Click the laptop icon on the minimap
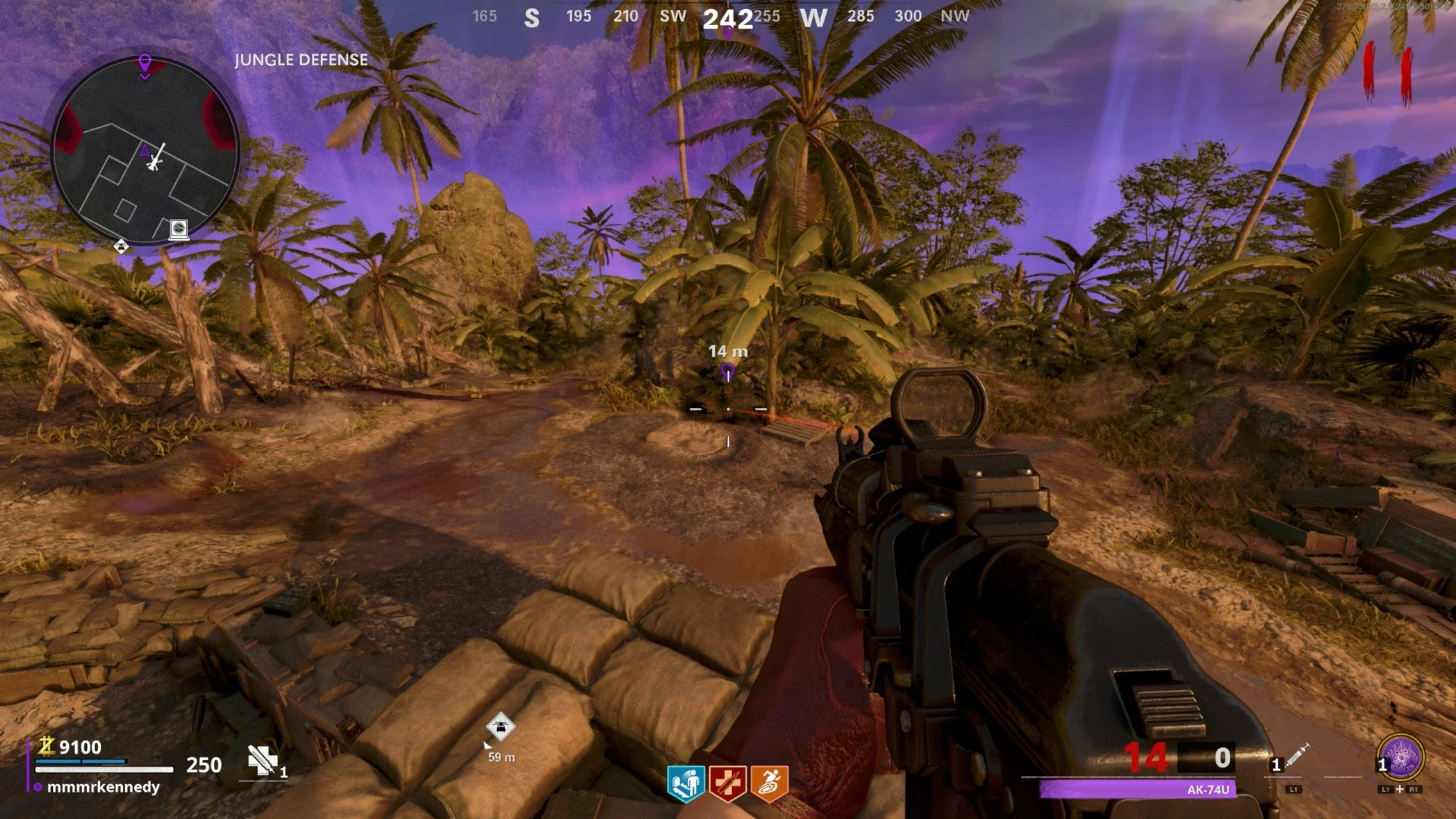The image size is (1456, 819). 179,229
